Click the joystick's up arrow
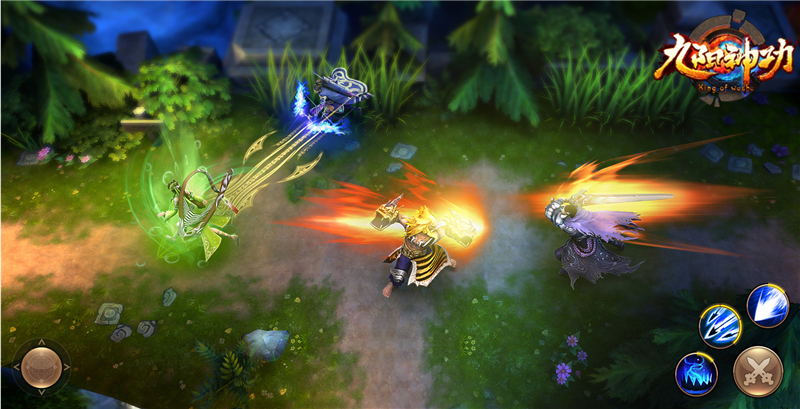This screenshot has width=800, height=409. click(40, 343)
